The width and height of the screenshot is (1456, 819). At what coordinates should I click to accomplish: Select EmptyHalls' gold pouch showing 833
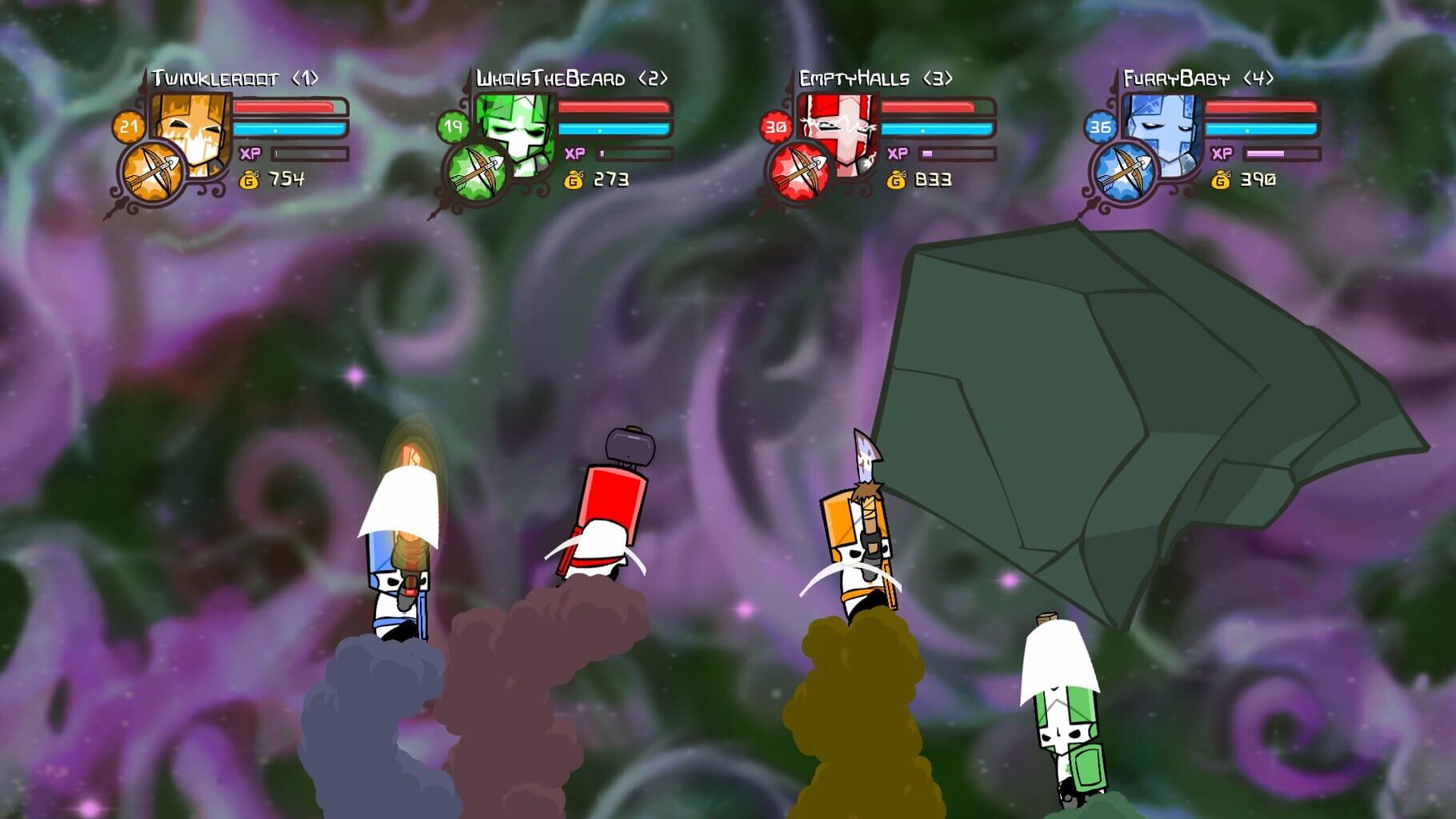[897, 181]
